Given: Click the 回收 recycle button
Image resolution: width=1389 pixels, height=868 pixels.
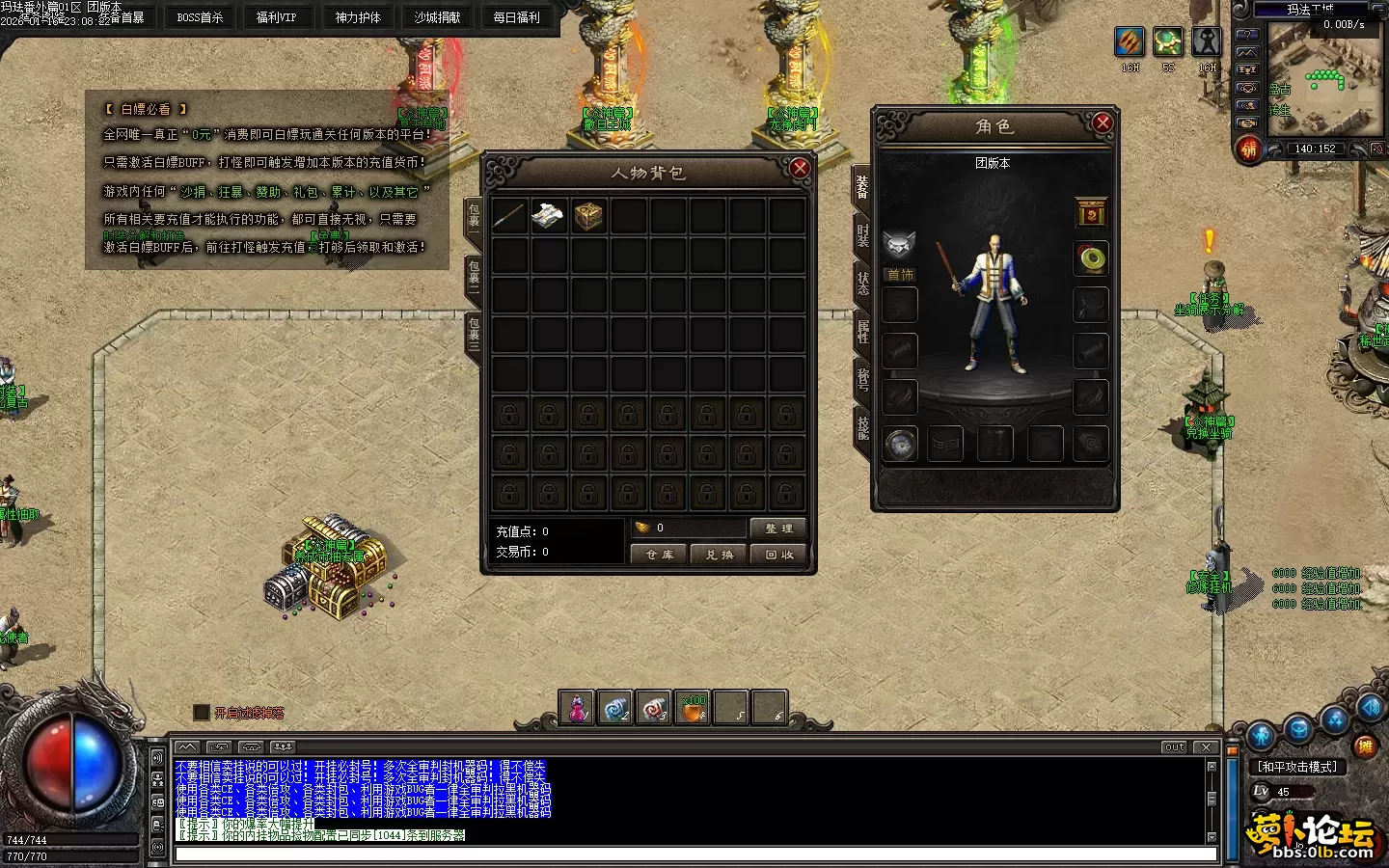Looking at the screenshot, I should click(x=778, y=555).
